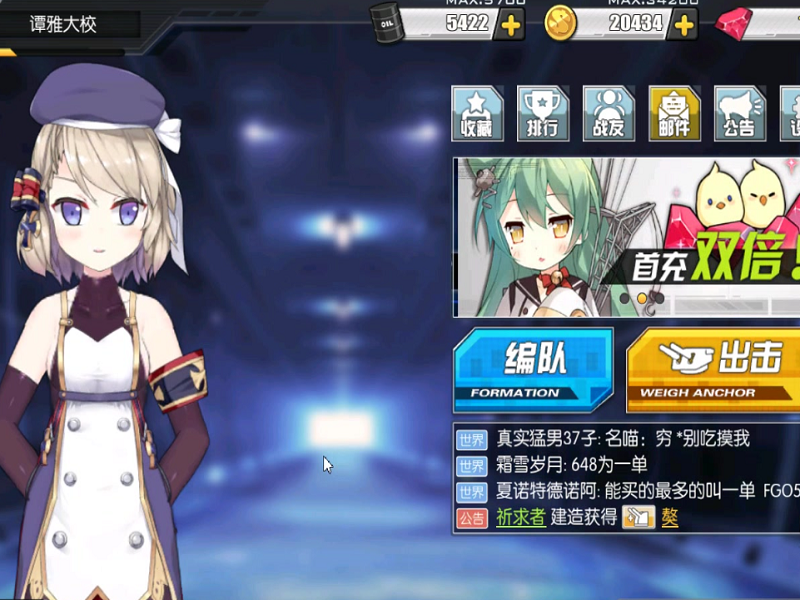Show the 排行 ranking board
This screenshot has height=600, width=800.
(x=542, y=113)
